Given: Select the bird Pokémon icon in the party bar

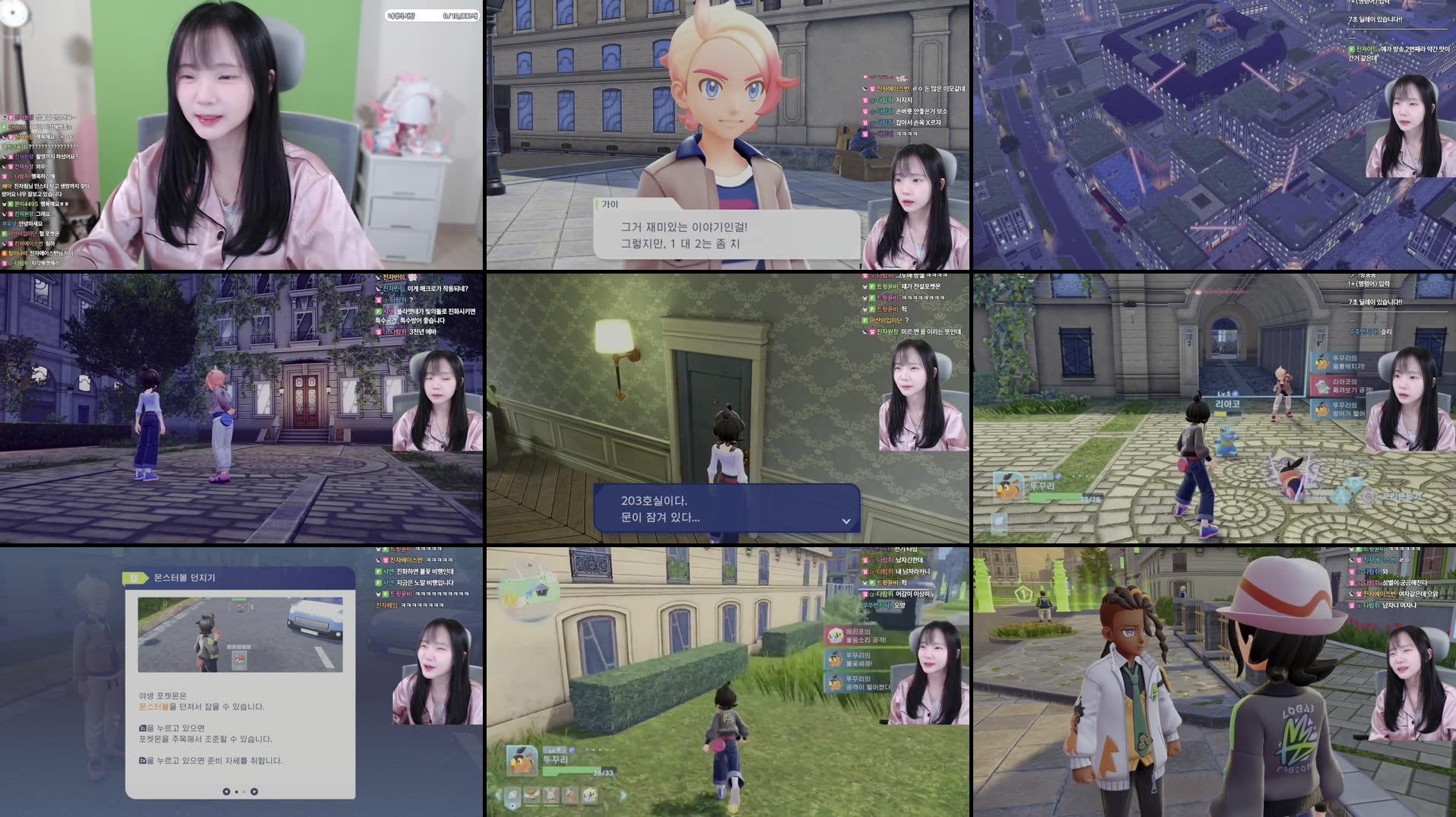Looking at the screenshot, I should coord(531,794).
